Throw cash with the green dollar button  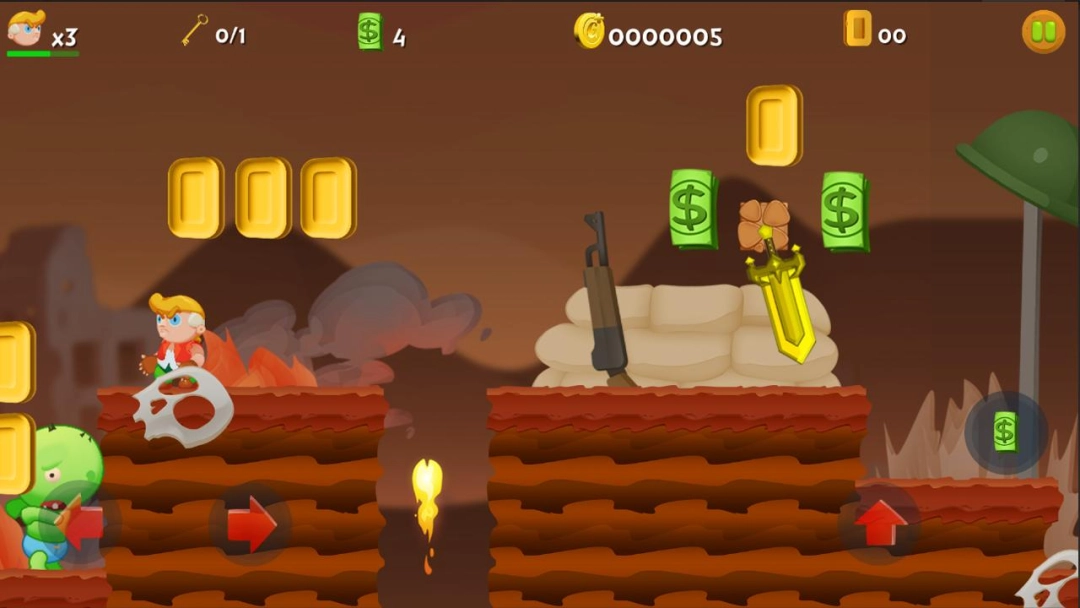coord(1005,432)
